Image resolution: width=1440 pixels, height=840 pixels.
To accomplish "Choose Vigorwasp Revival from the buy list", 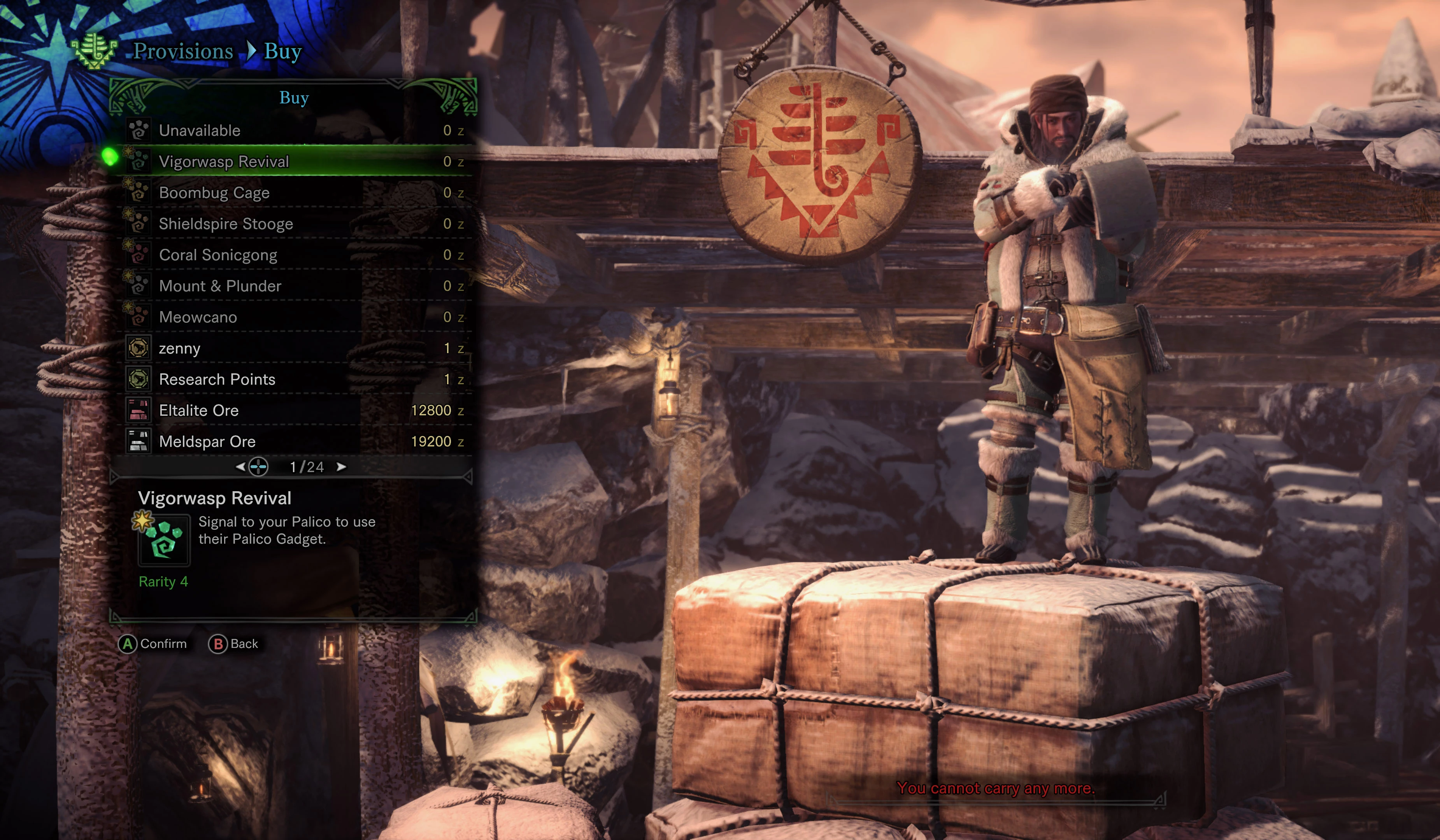I will [294, 162].
